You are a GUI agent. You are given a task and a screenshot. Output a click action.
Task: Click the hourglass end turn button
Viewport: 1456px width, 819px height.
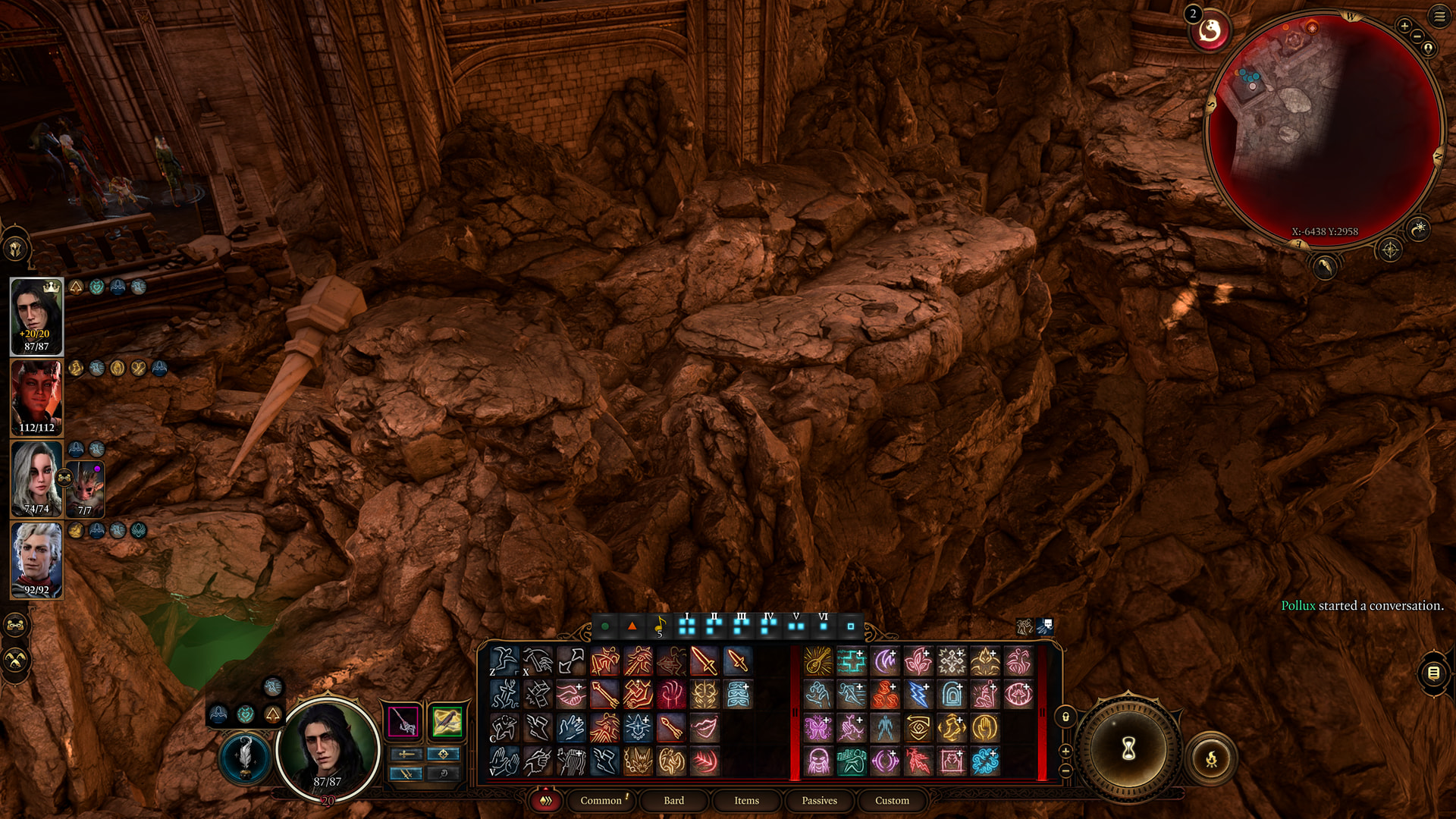point(1128,749)
